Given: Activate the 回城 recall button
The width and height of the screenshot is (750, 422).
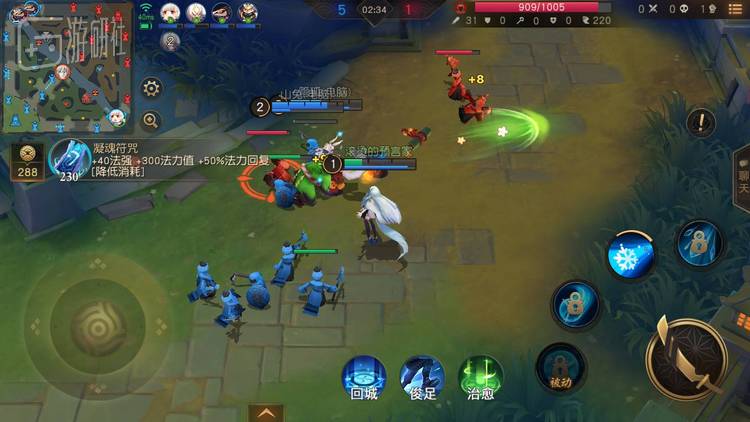Looking at the screenshot, I should 364,379.
